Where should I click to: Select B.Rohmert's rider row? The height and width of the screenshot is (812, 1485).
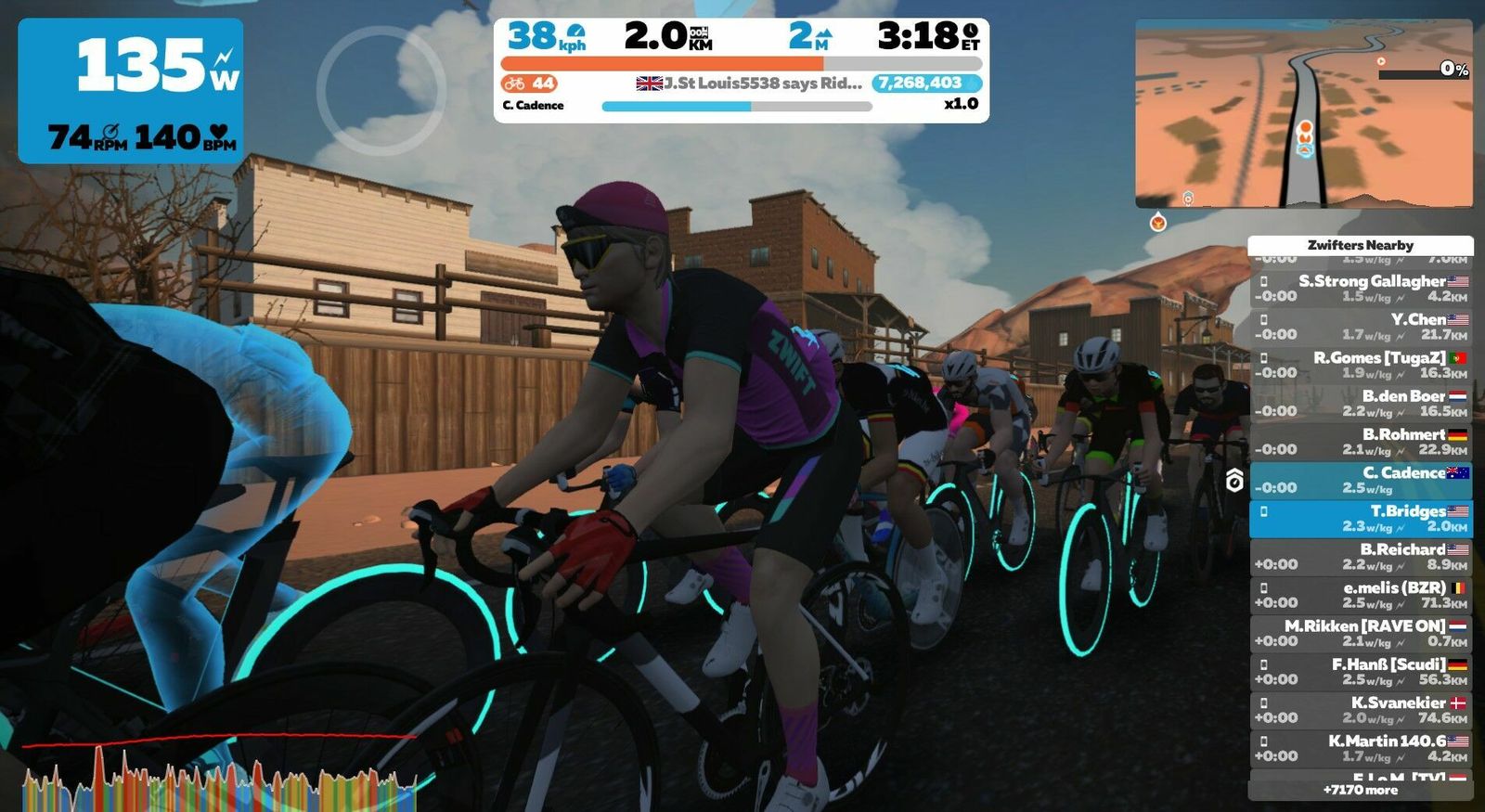point(1360,442)
